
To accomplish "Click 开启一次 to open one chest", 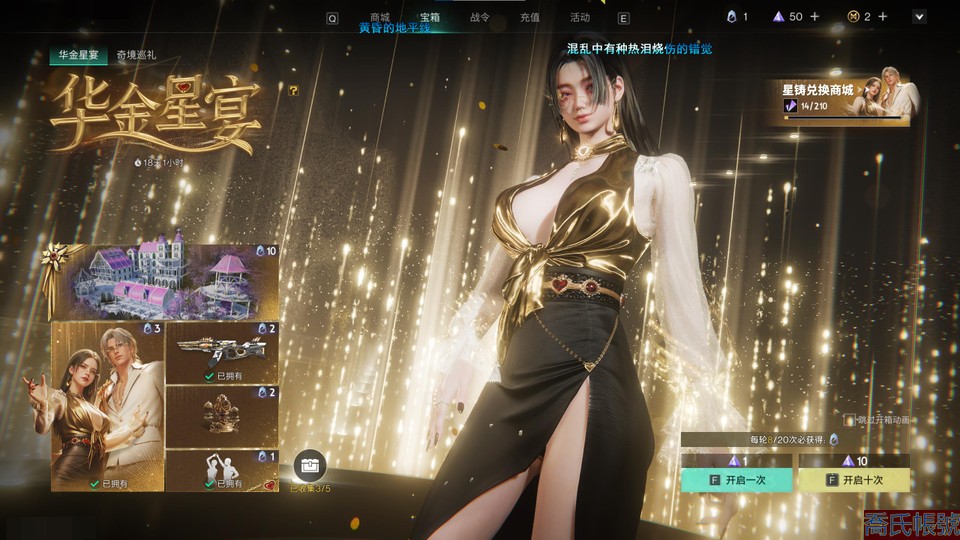I will [x=736, y=479].
